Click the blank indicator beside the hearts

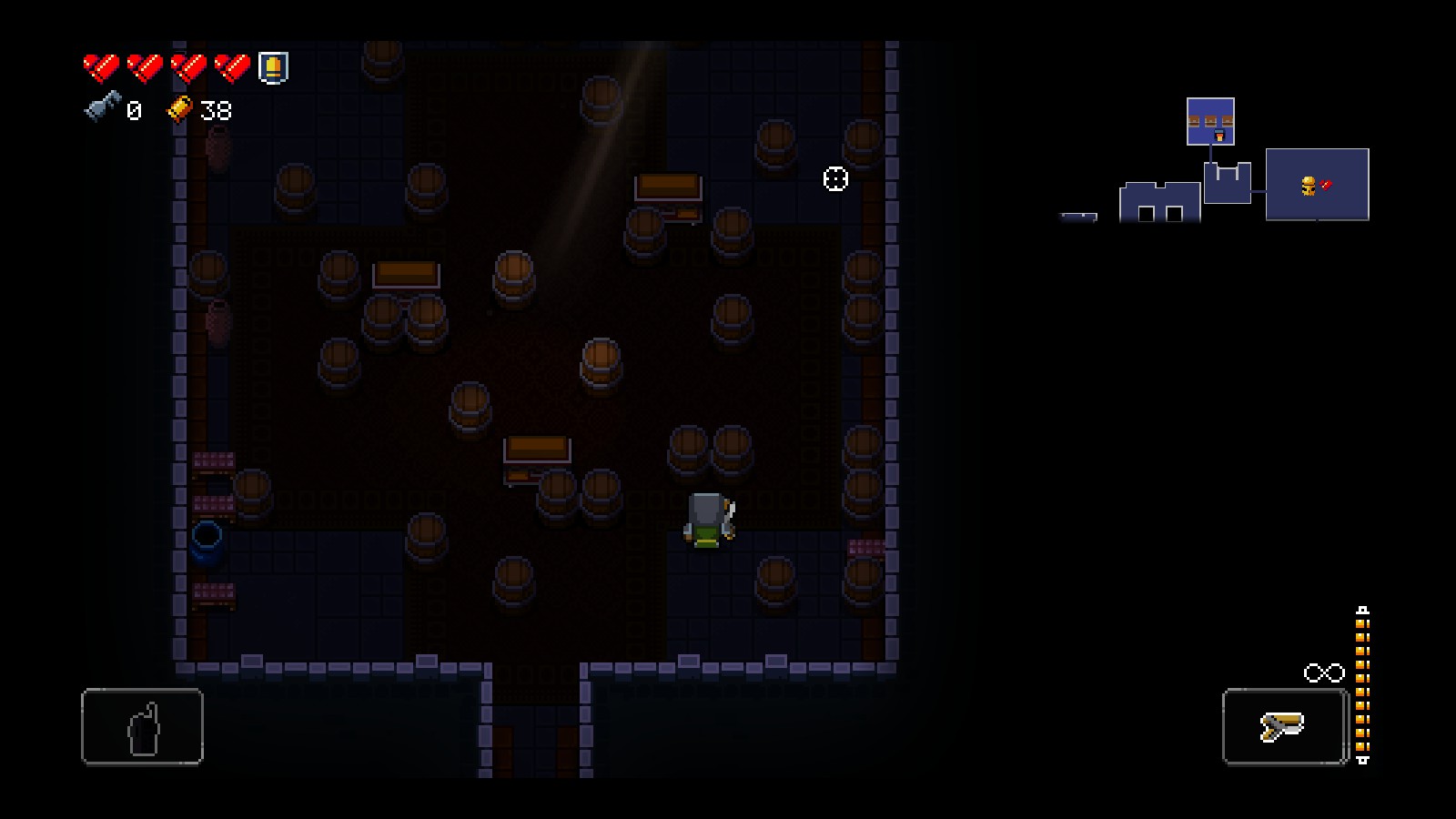[x=274, y=66]
